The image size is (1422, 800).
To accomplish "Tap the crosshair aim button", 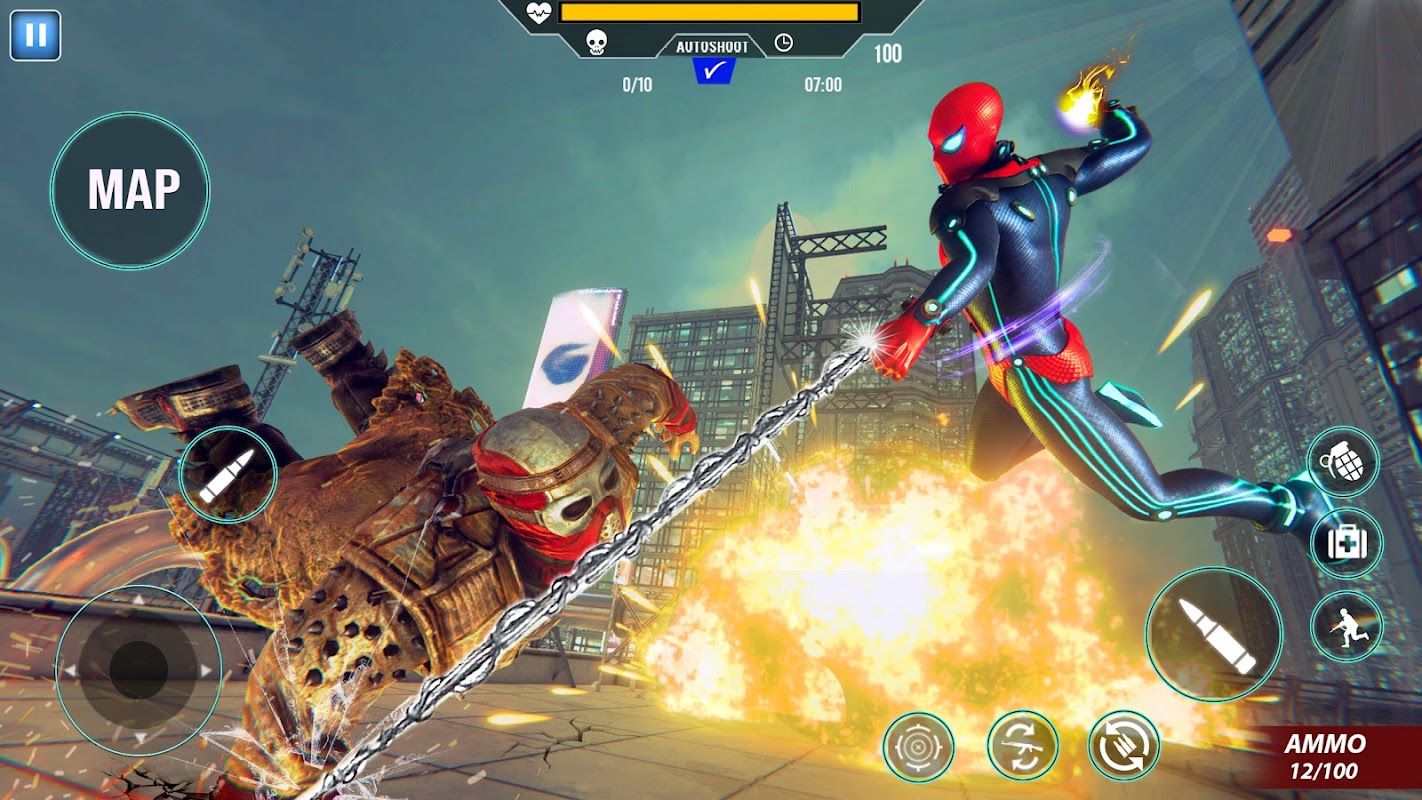I will [x=918, y=746].
